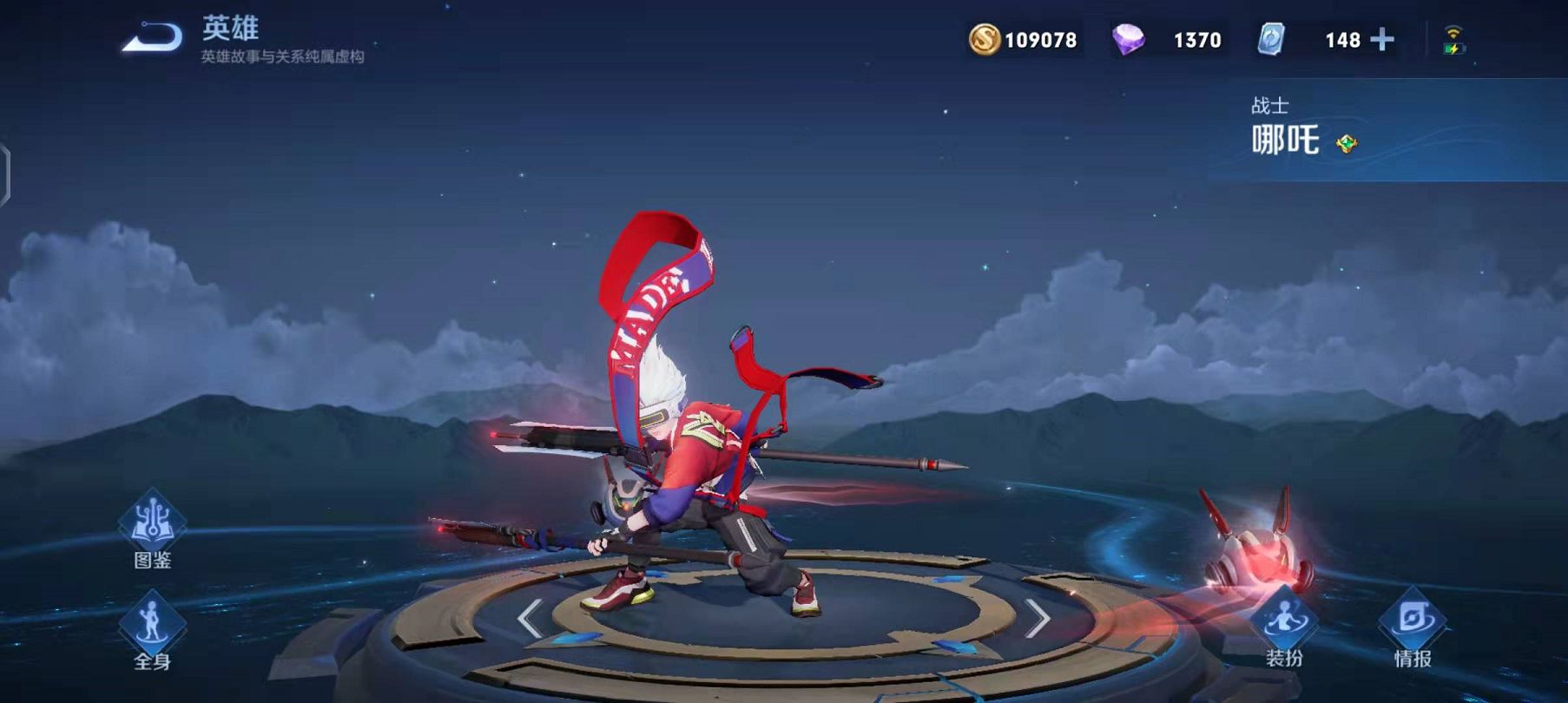Tap the blue ticket currency icon
This screenshot has width=1568, height=703.
pos(1271,40)
